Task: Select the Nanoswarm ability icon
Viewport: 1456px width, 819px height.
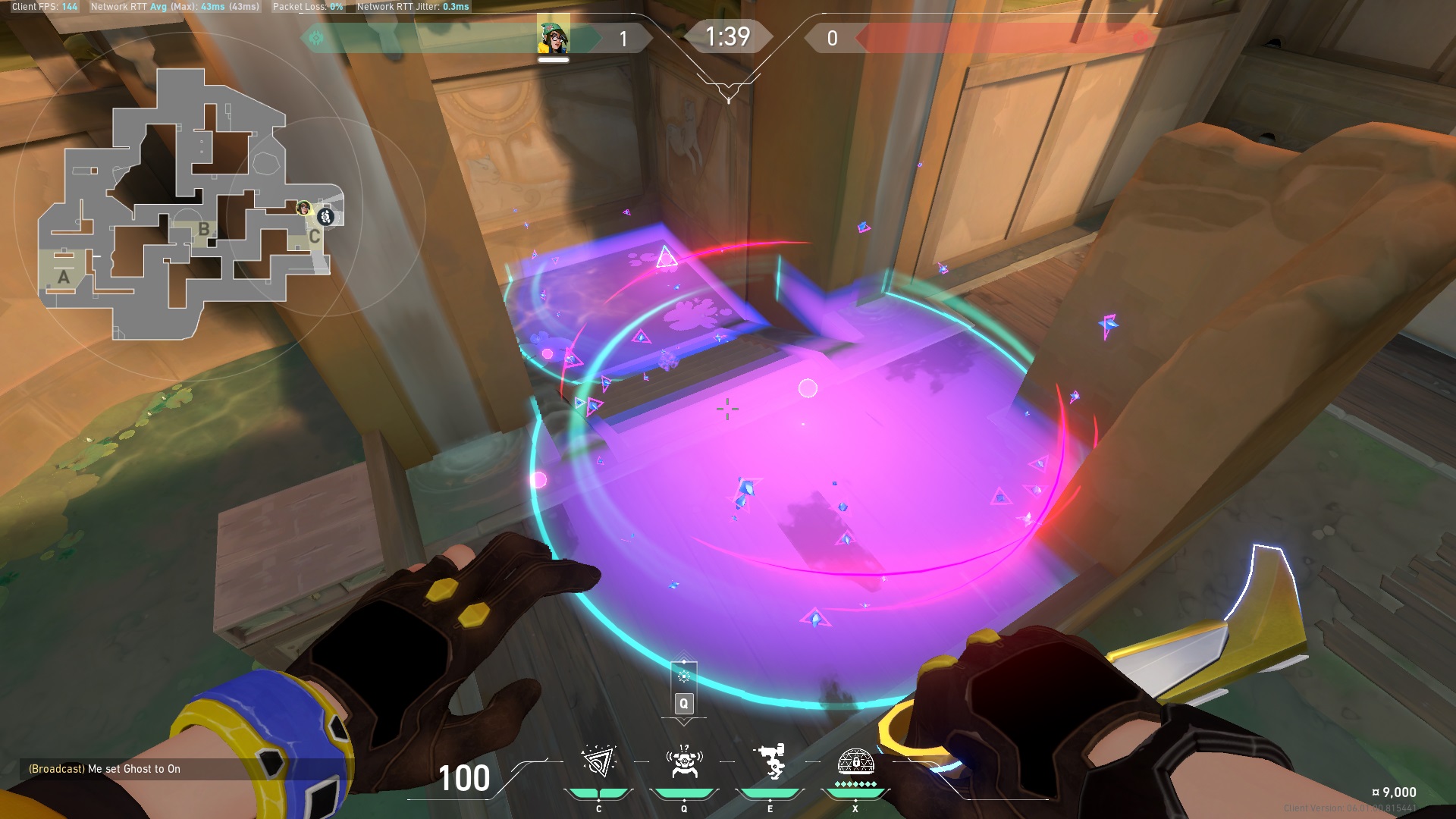Action: click(598, 762)
